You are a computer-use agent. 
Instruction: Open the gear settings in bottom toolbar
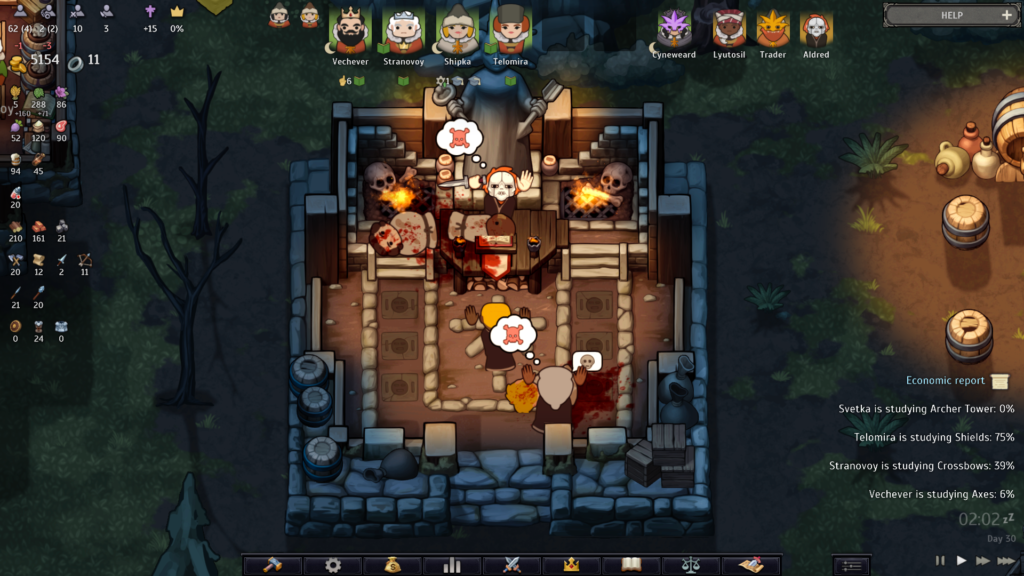coord(333,565)
